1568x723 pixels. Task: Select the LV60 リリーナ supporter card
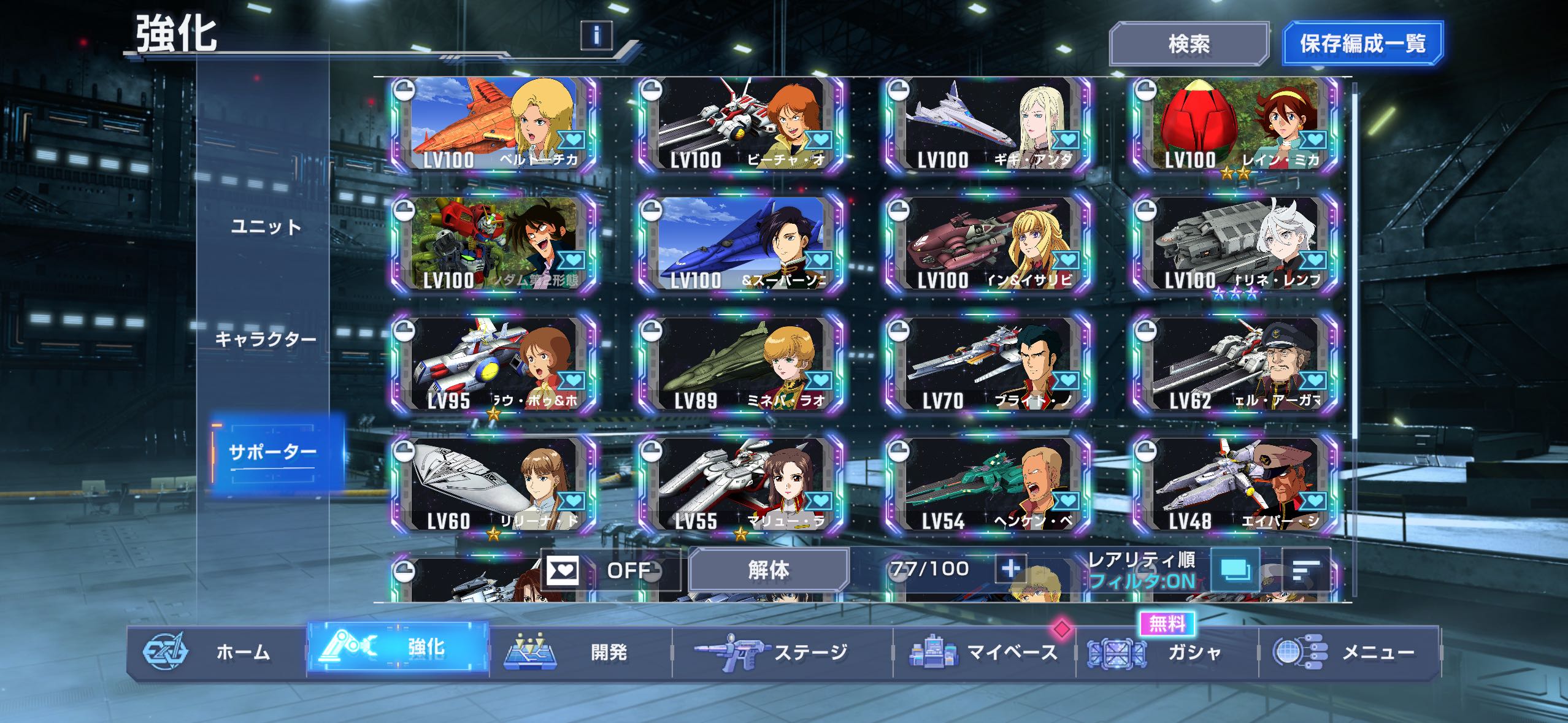tap(494, 486)
